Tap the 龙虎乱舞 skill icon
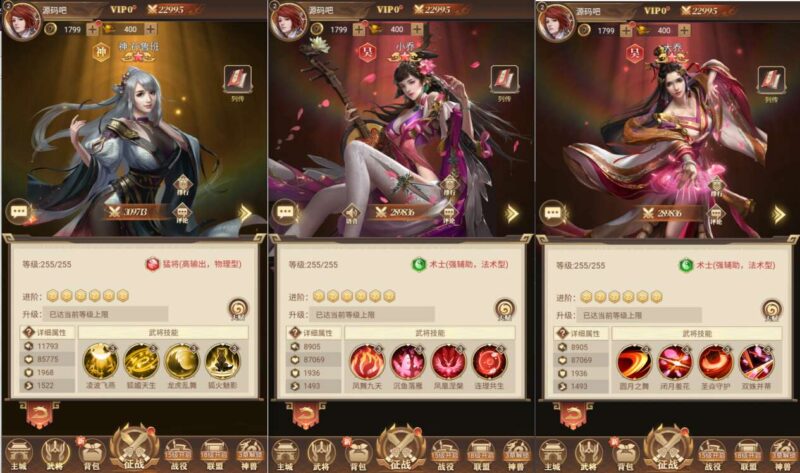The image size is (800, 473). (181, 360)
